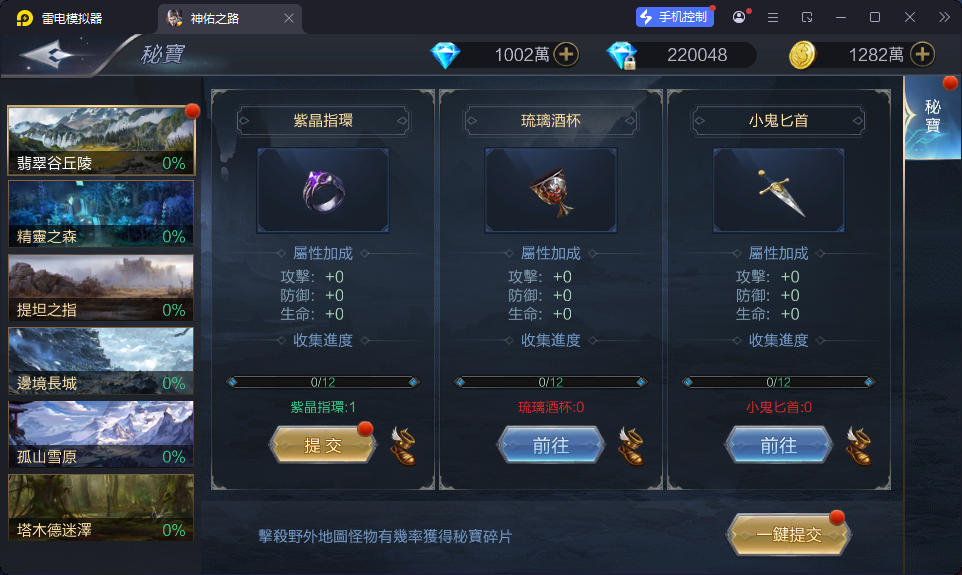The height and width of the screenshot is (575, 962).
Task: Choose the 提坦之指 map entry
Action: tap(101, 288)
